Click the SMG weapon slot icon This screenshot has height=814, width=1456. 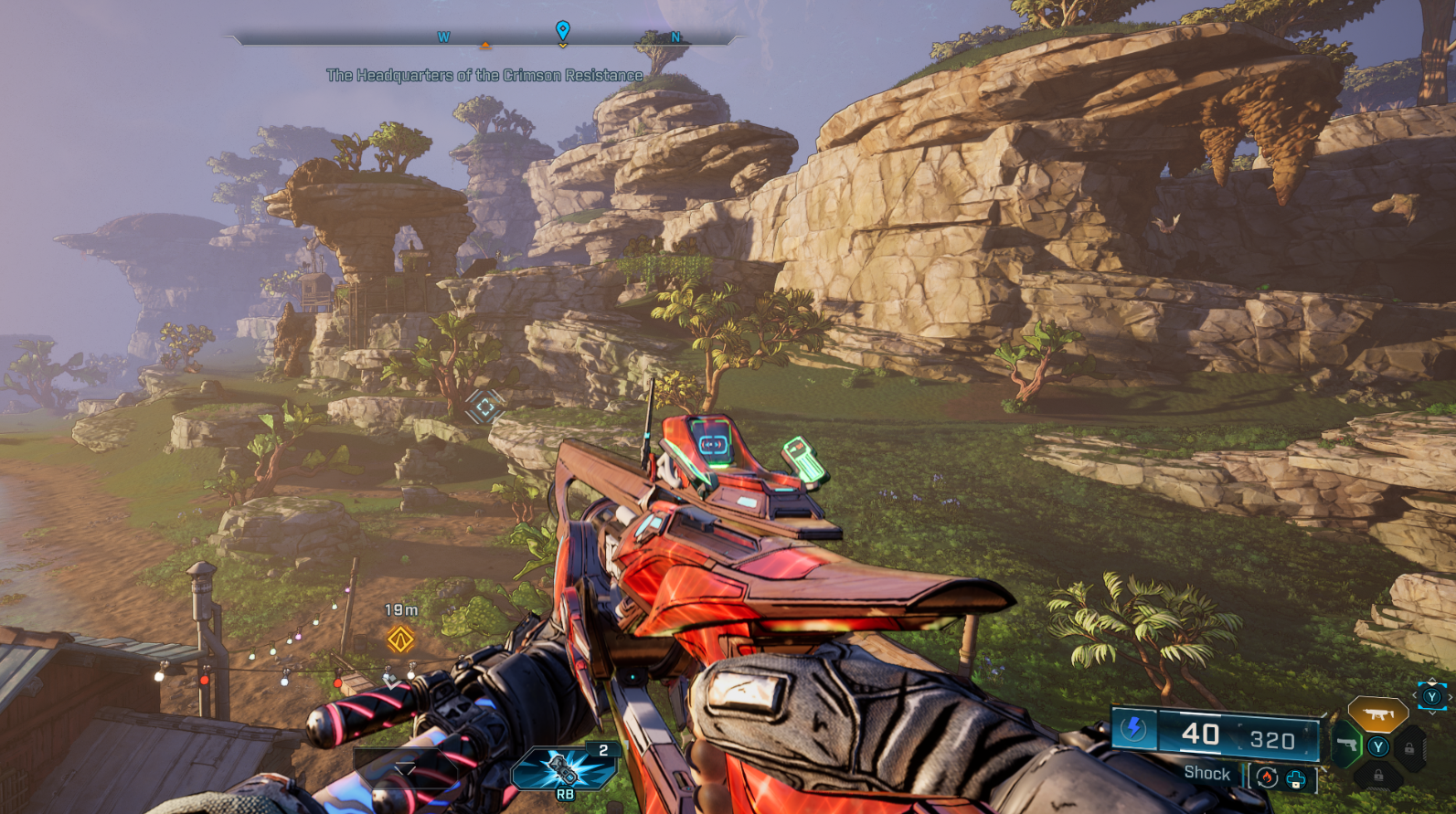click(x=1378, y=714)
